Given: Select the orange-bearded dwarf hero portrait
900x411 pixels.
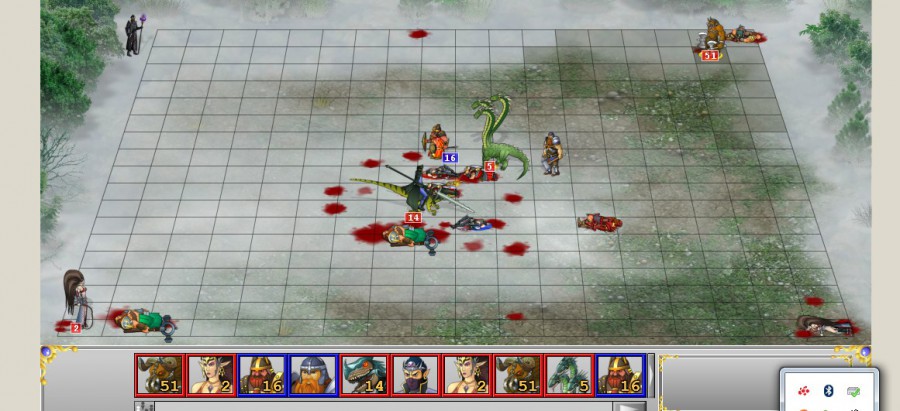Looking at the screenshot, I should (x=313, y=375).
